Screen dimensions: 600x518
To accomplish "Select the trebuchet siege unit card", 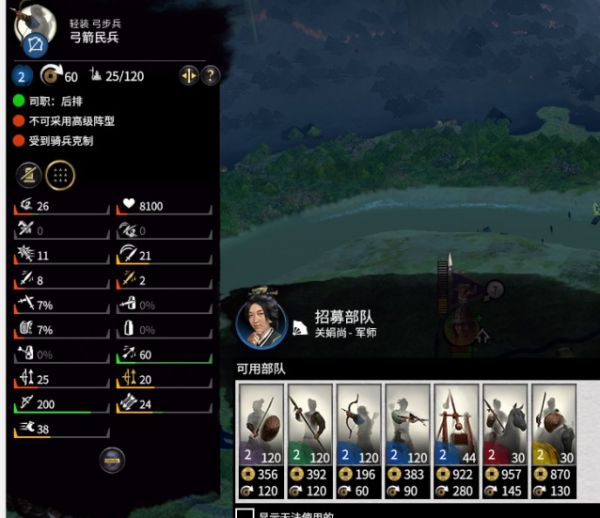I will click(457, 440).
